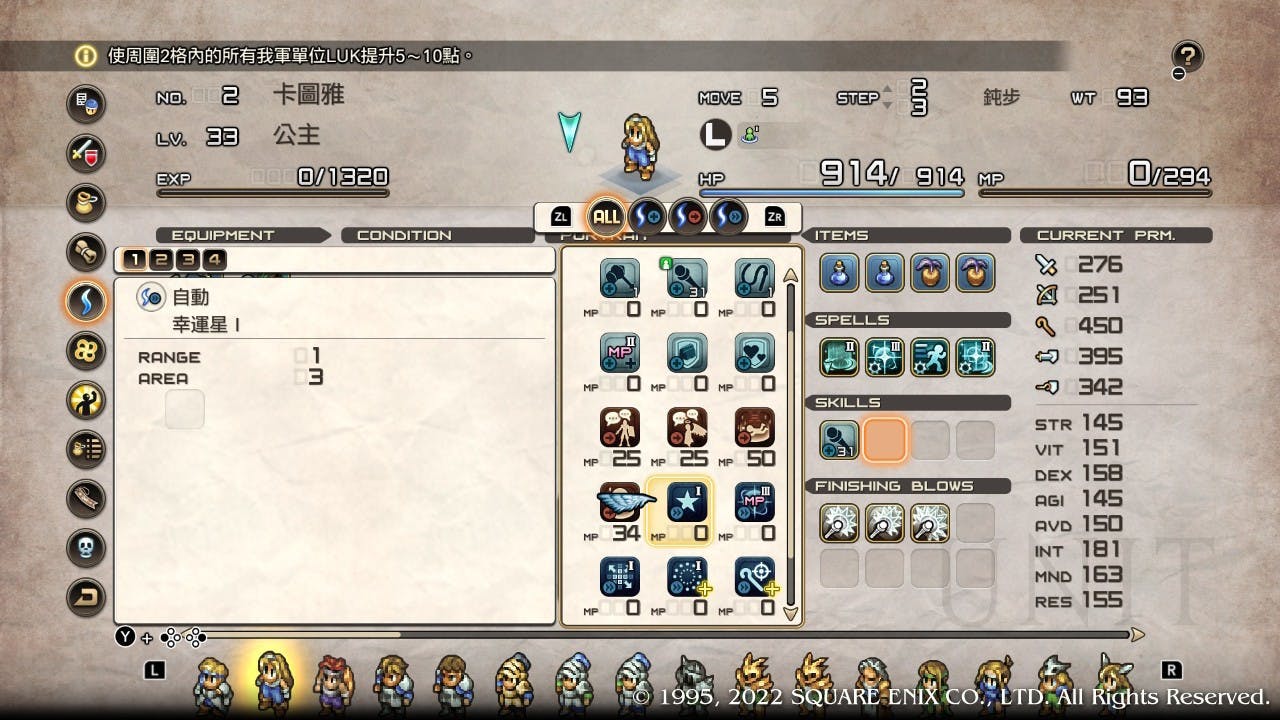Click the skill list down arrow

point(791,614)
